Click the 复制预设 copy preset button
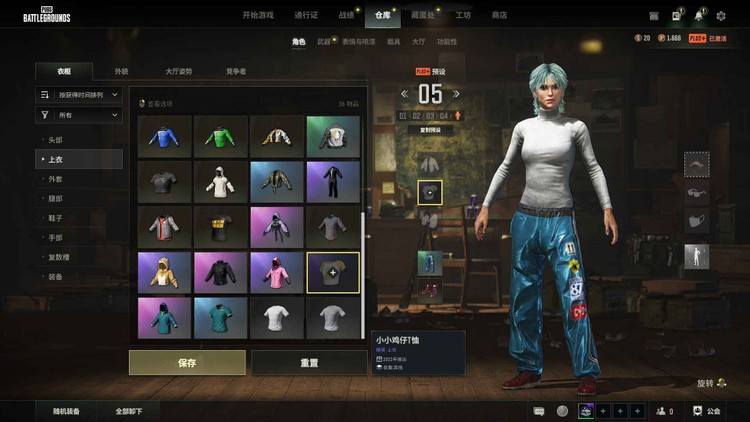Image resolution: width=750 pixels, height=422 pixels. tap(430, 130)
